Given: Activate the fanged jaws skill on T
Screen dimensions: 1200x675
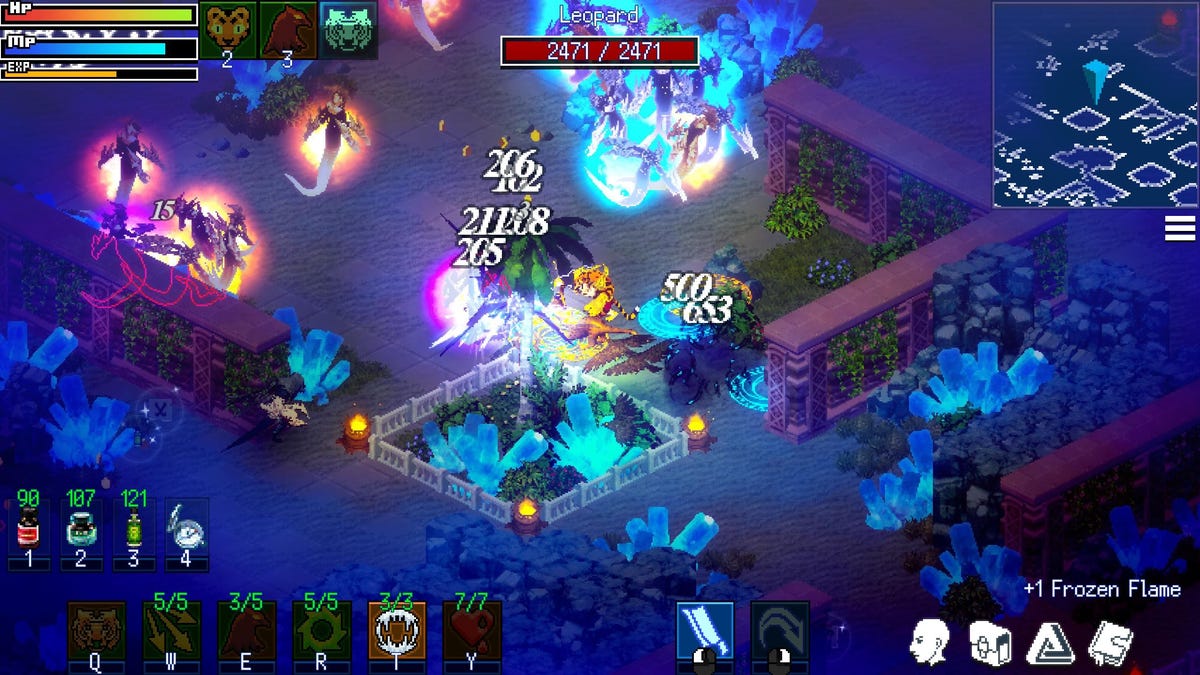Looking at the screenshot, I should [397, 631].
